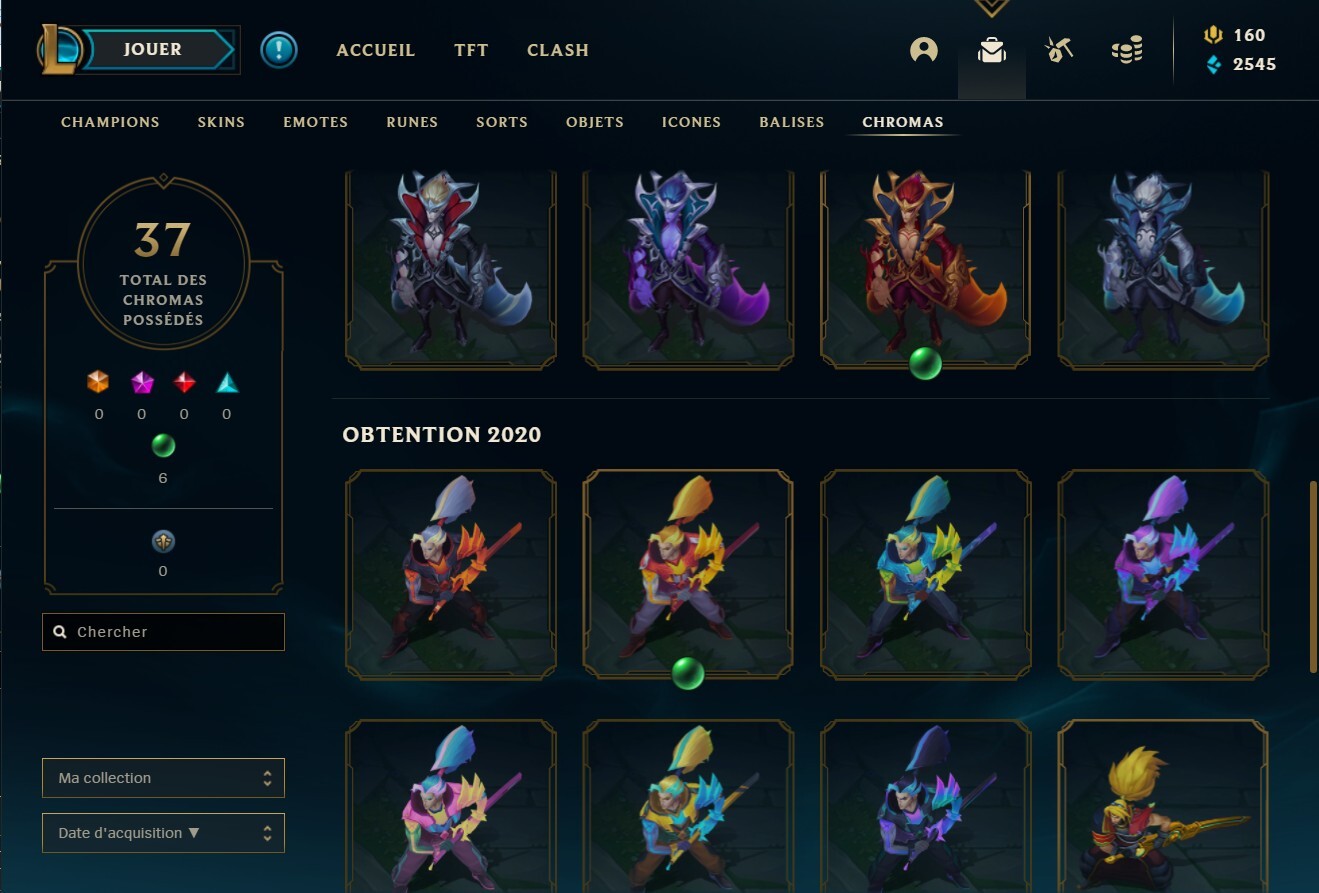Open the shop coins icon
The image size is (1319, 893).
click(1127, 49)
